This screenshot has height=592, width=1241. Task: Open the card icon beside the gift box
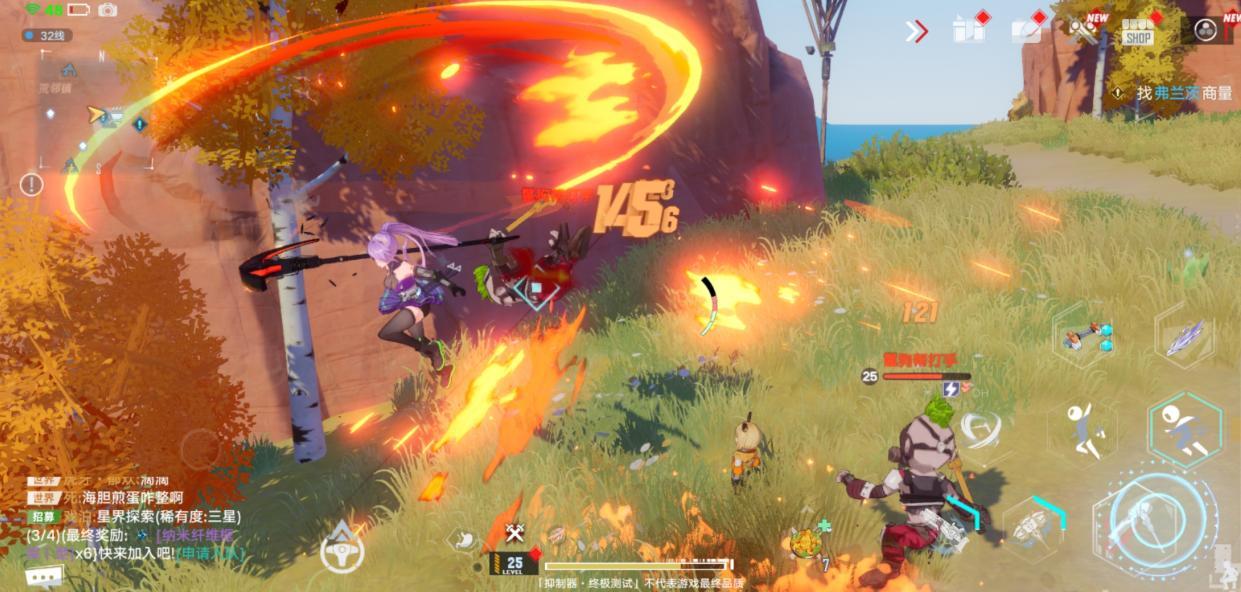point(1026,30)
